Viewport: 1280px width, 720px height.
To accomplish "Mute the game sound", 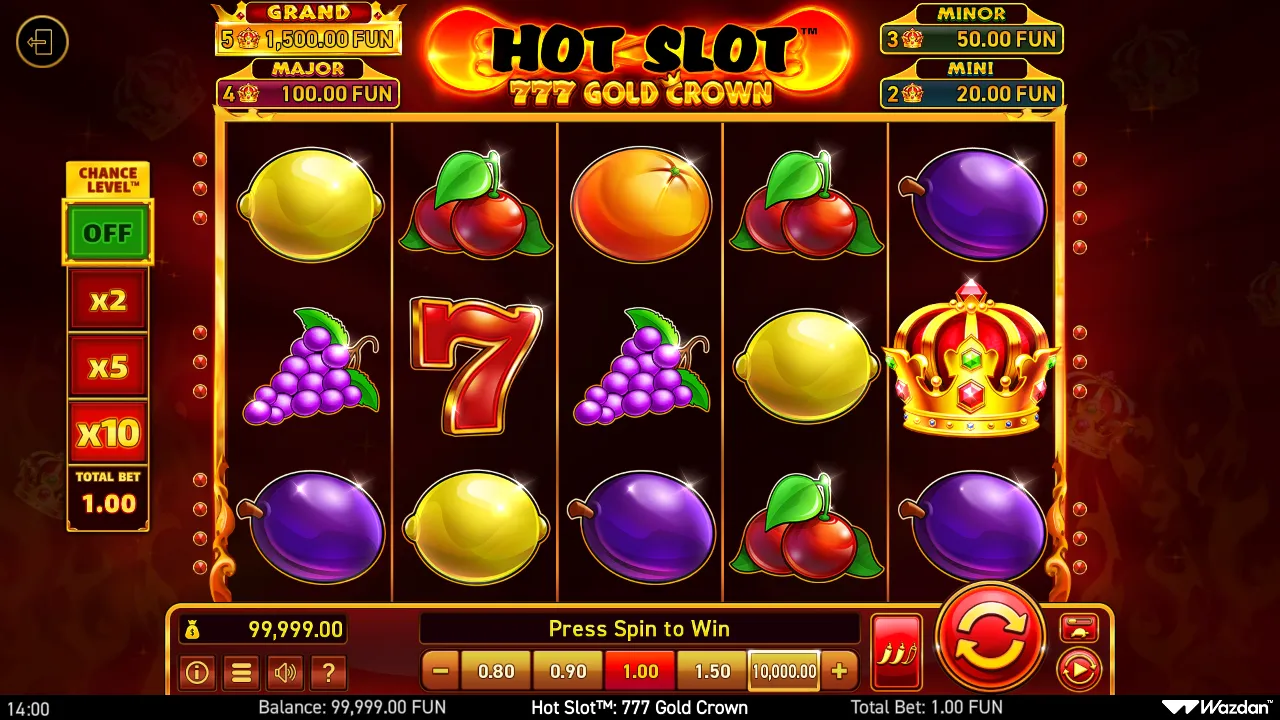I will (x=285, y=673).
